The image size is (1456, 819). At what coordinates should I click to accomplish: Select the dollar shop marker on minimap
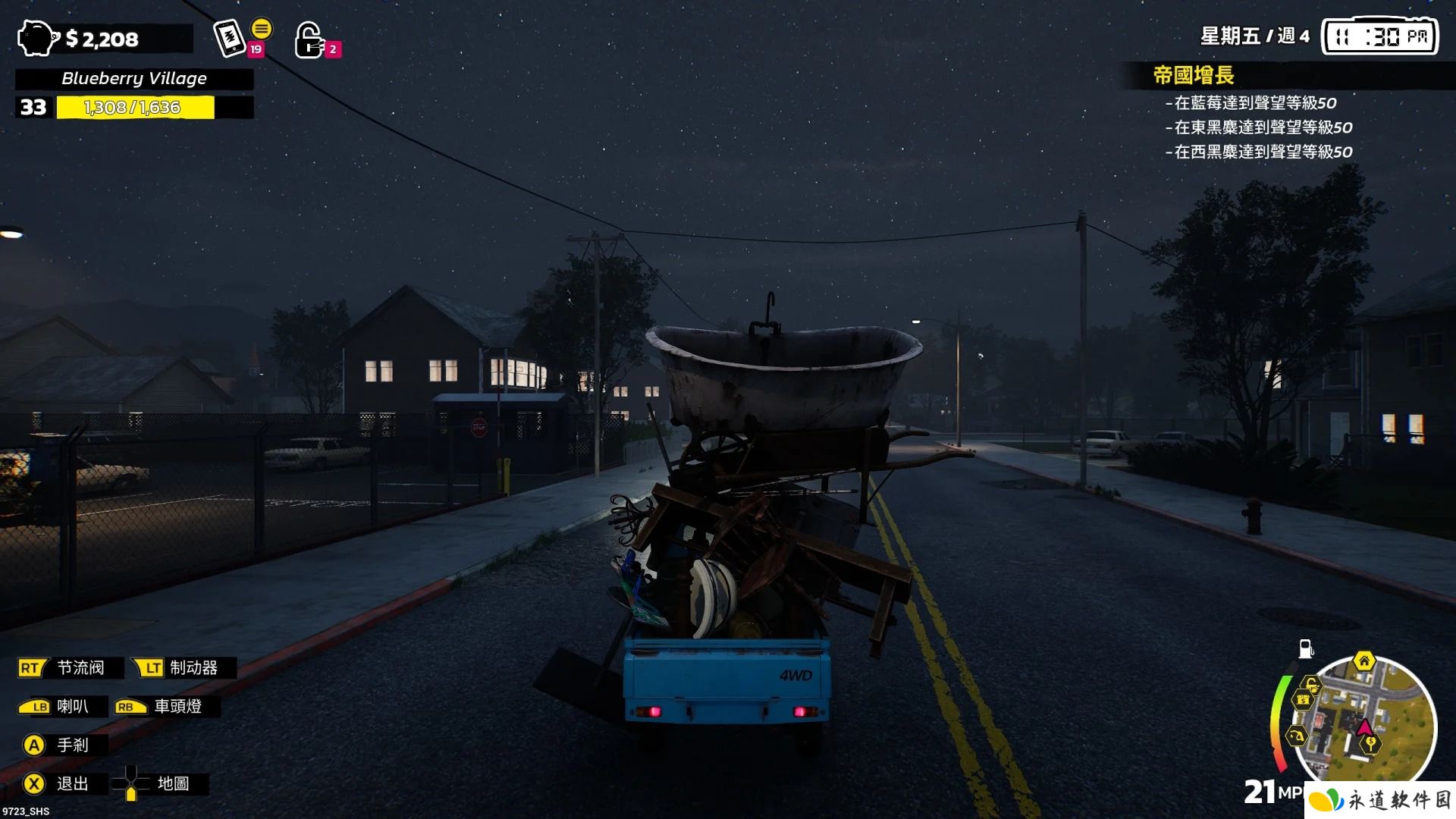coord(1303,700)
